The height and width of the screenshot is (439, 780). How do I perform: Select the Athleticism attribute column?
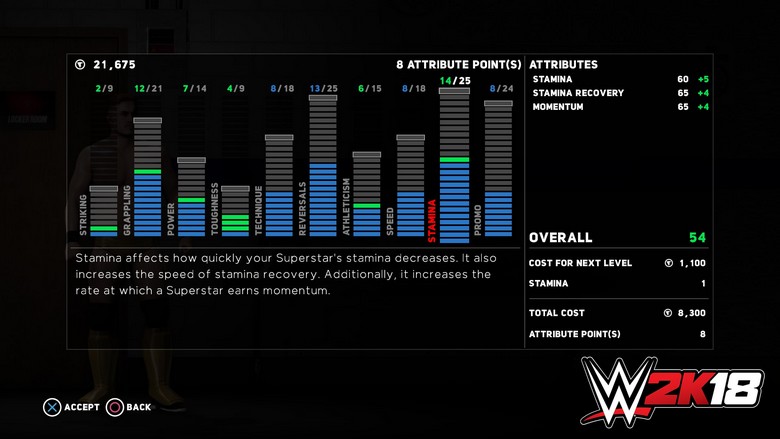pyautogui.click(x=367, y=195)
